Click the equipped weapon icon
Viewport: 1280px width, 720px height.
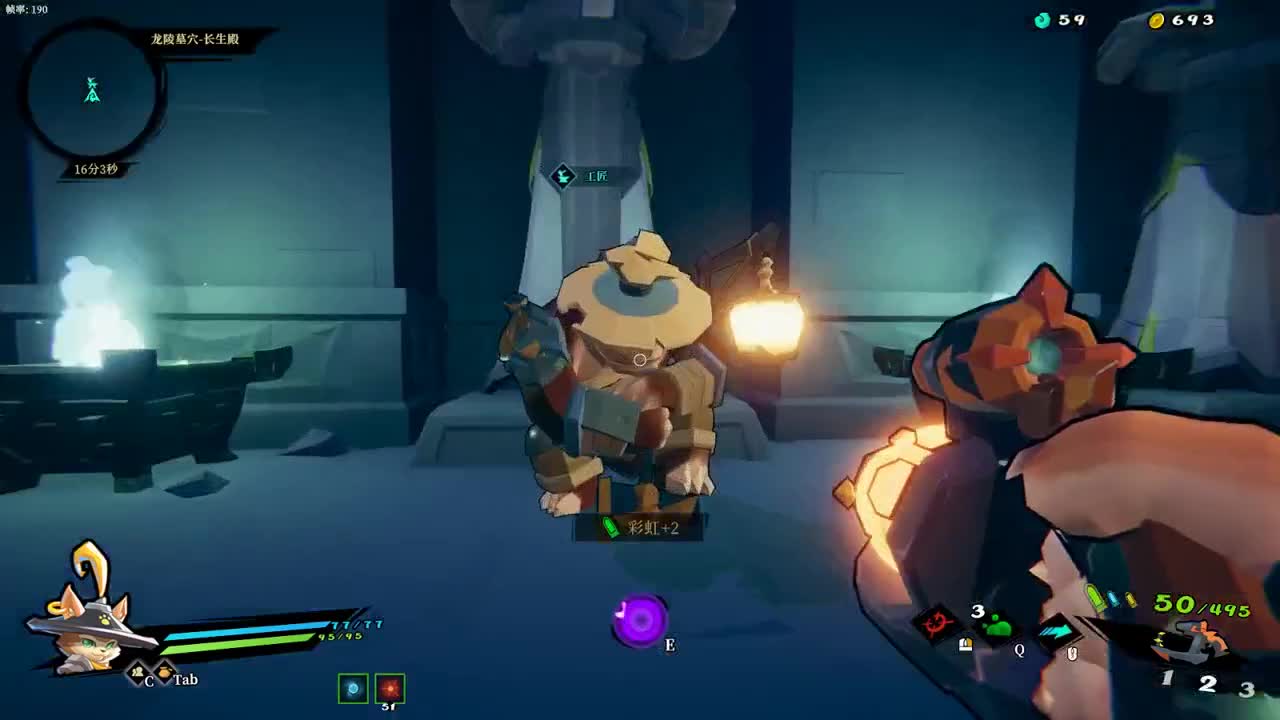1196,640
